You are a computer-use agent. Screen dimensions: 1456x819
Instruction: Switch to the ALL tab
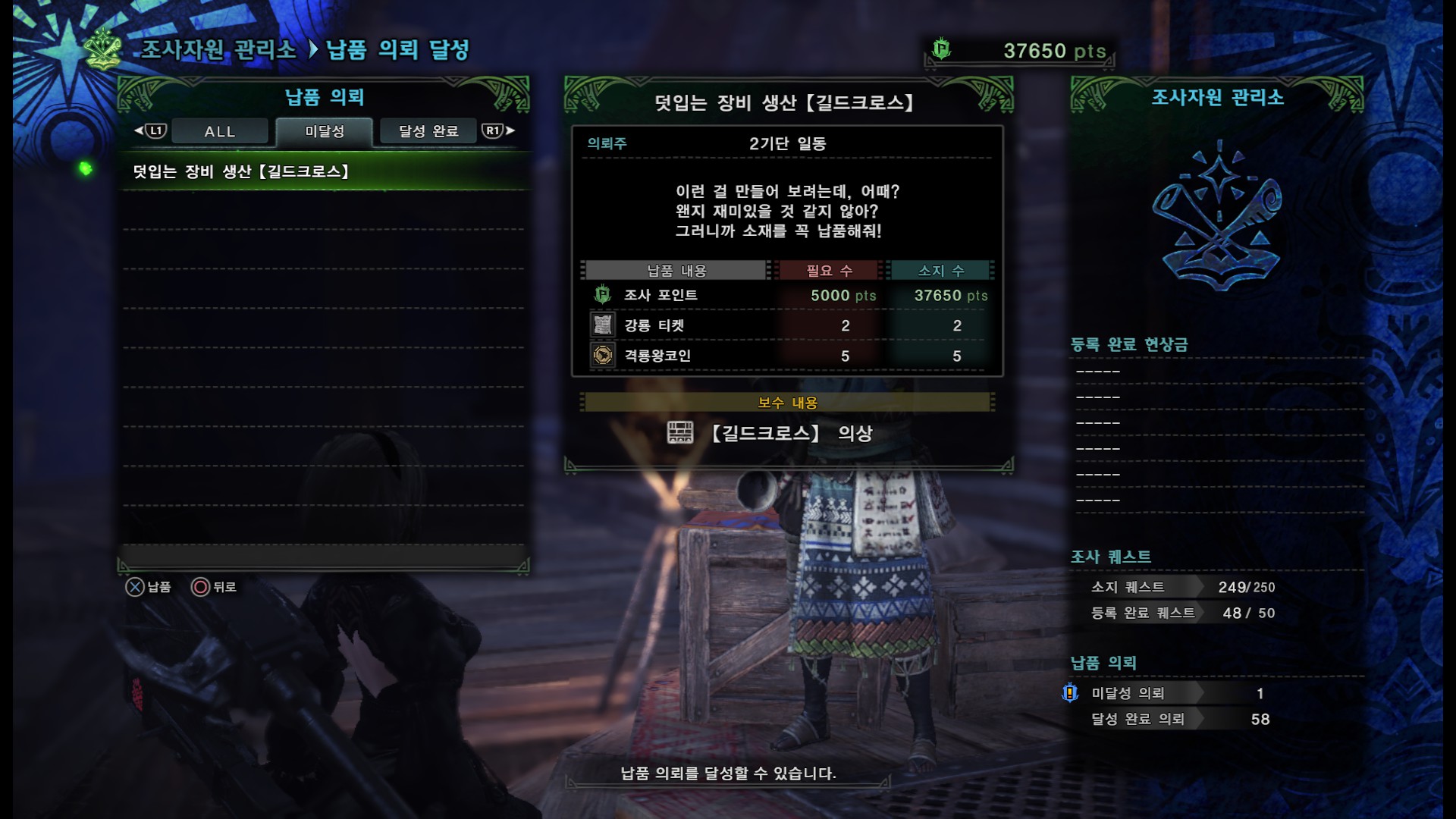click(218, 130)
